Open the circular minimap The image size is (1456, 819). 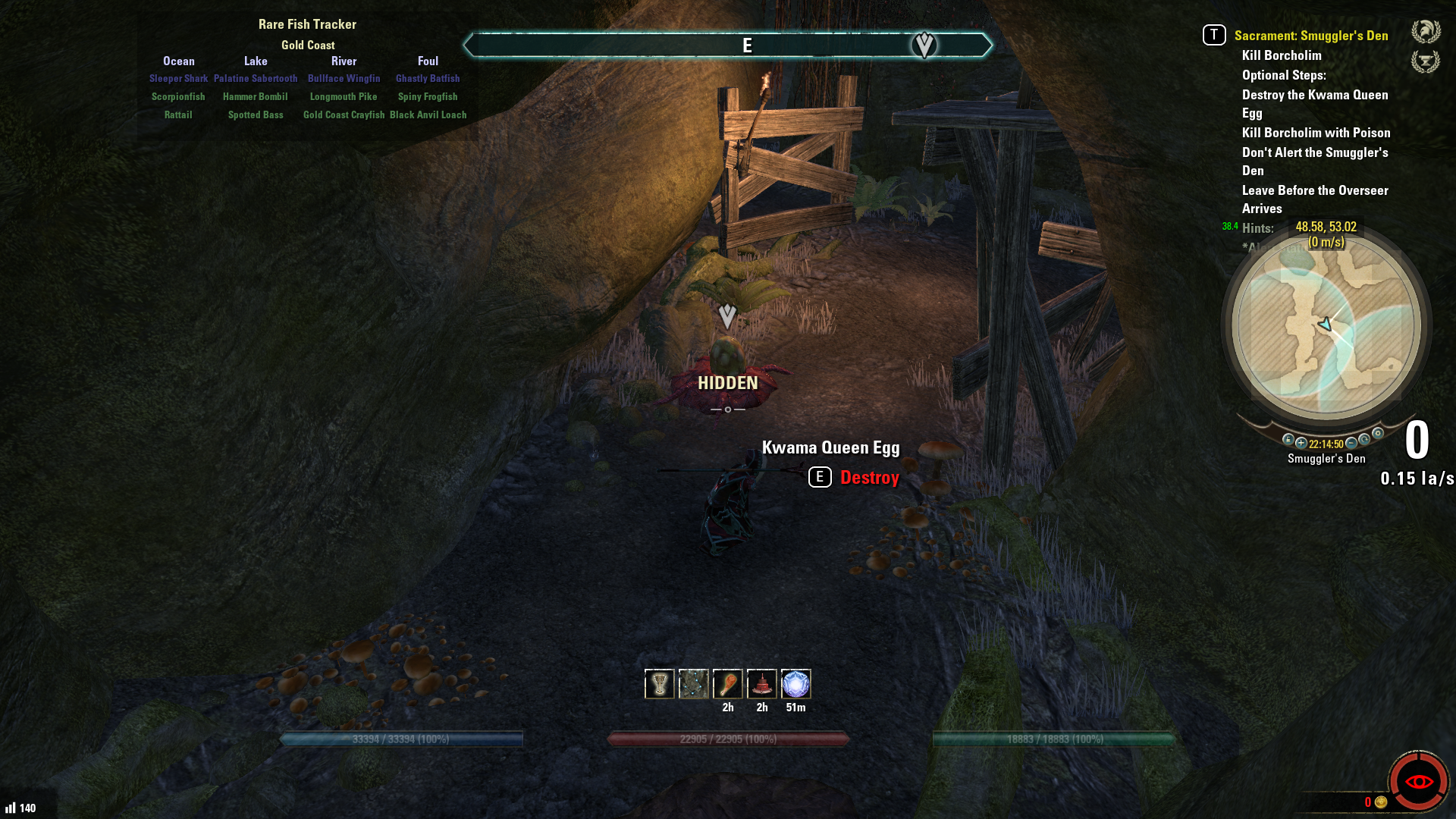click(1326, 326)
